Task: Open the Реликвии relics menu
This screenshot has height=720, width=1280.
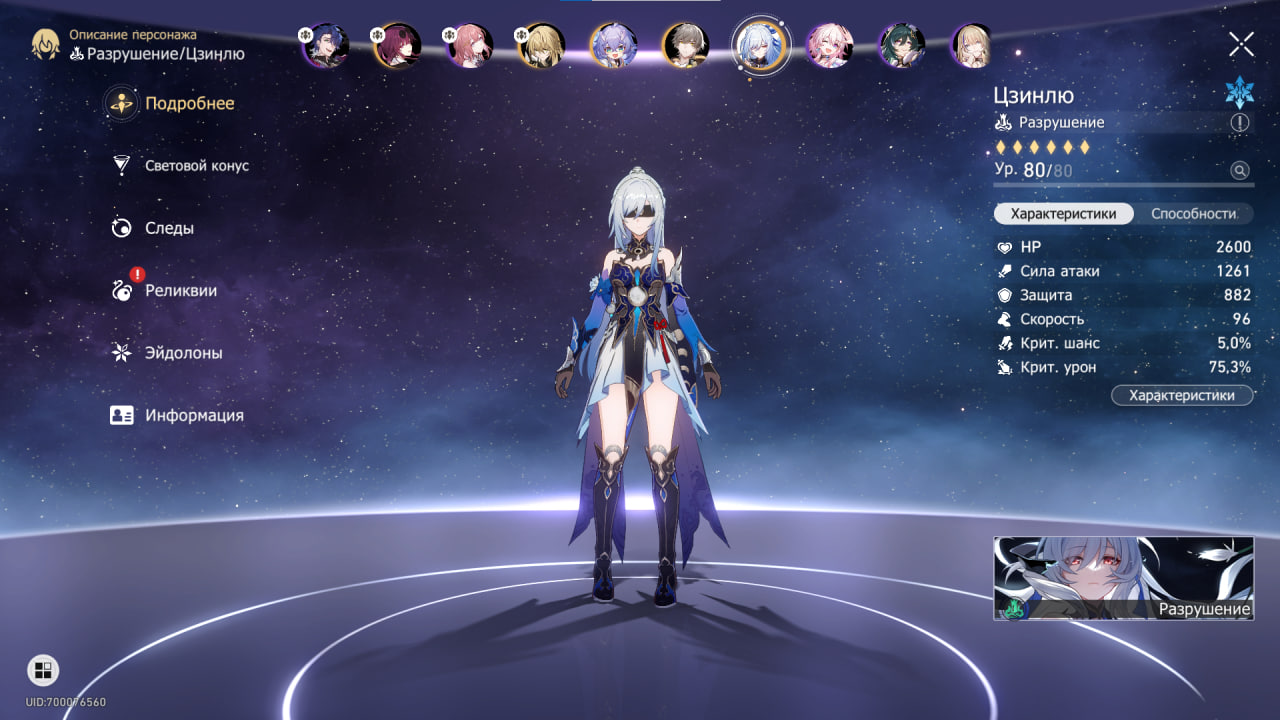Action: pos(180,291)
